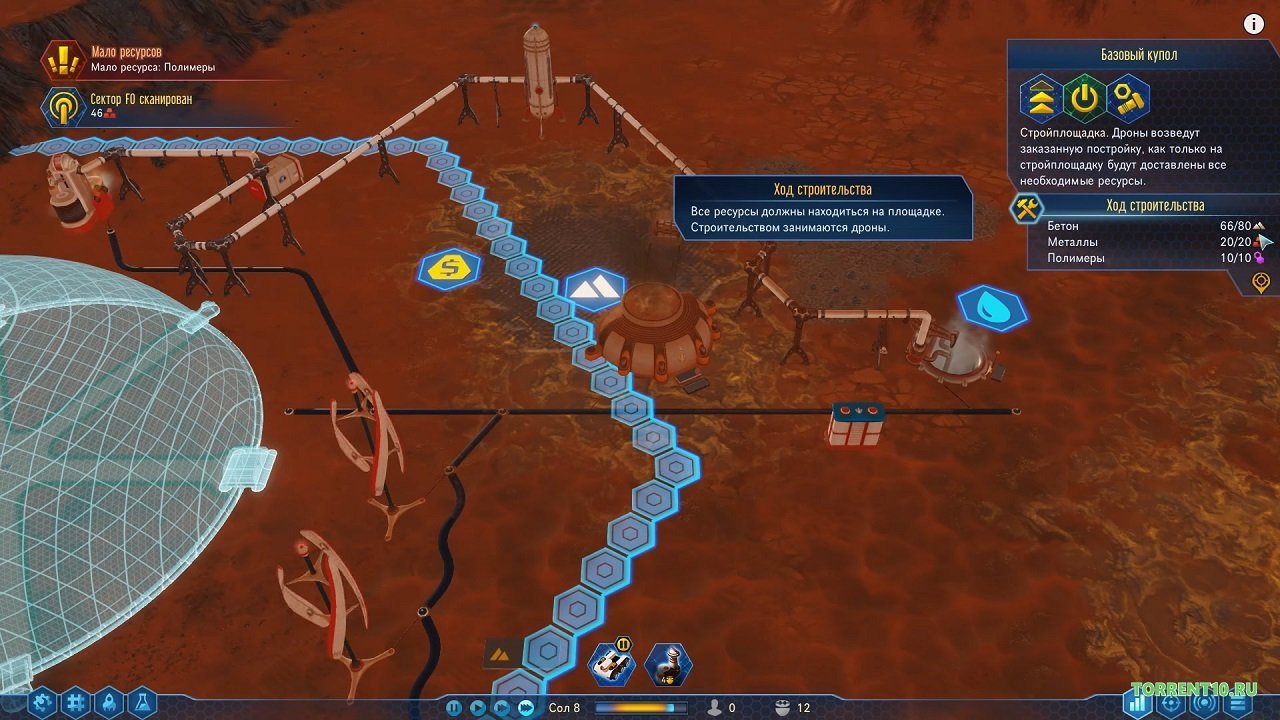Unpause the drone hub via its pause badge

[x=623, y=644]
